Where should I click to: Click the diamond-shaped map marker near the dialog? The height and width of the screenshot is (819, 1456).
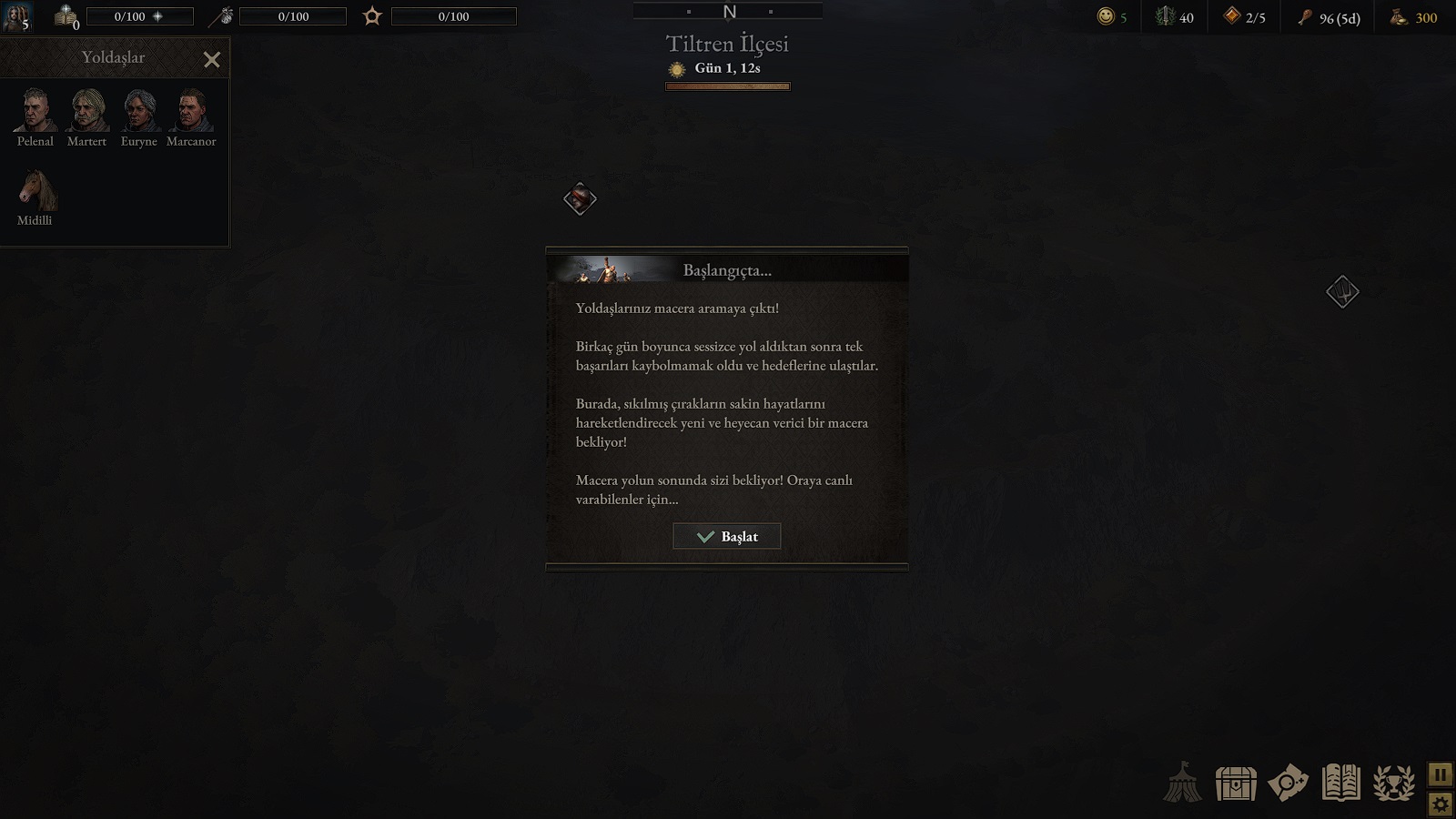coord(580,199)
